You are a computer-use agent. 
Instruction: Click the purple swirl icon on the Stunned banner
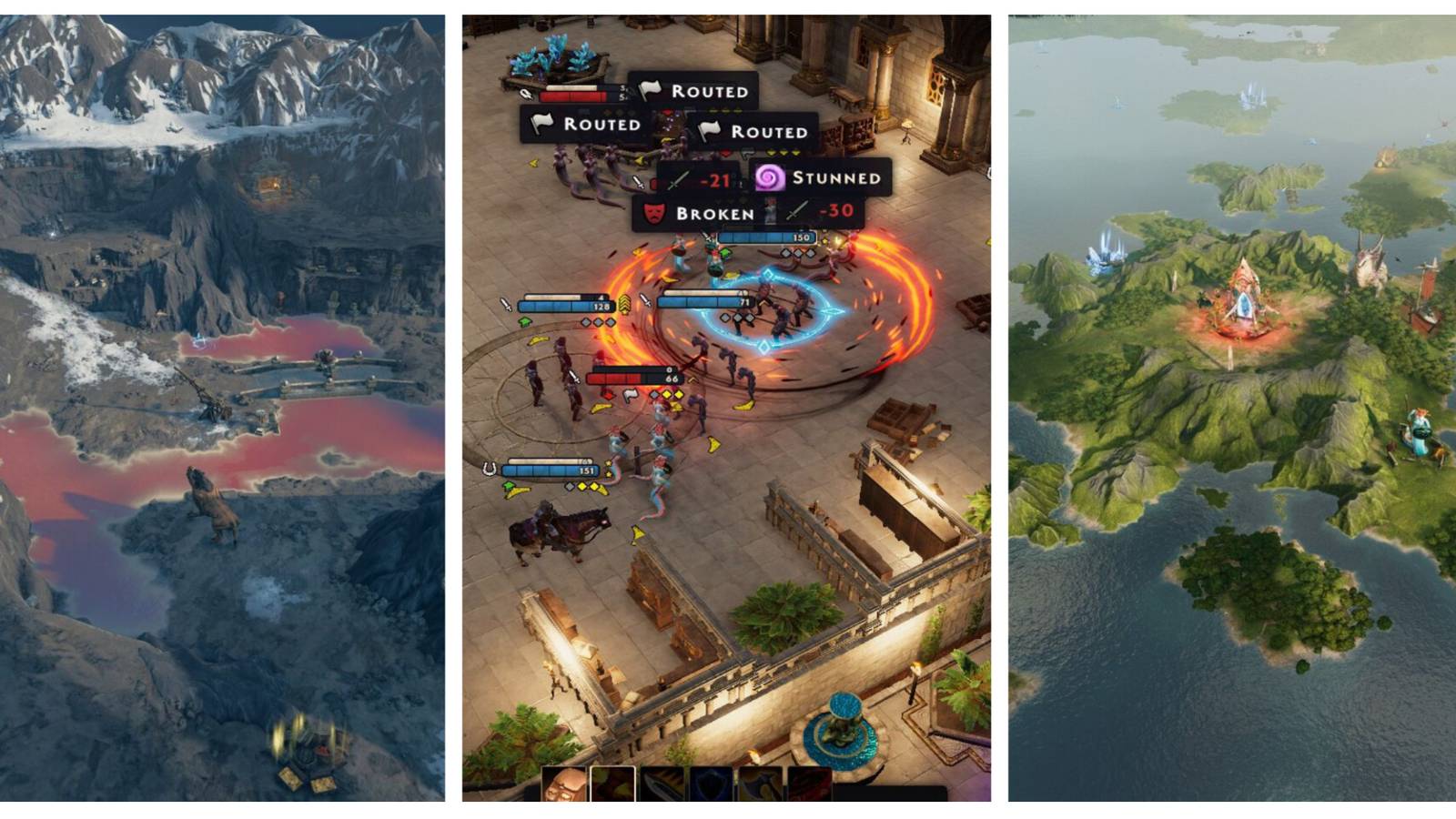point(771,179)
